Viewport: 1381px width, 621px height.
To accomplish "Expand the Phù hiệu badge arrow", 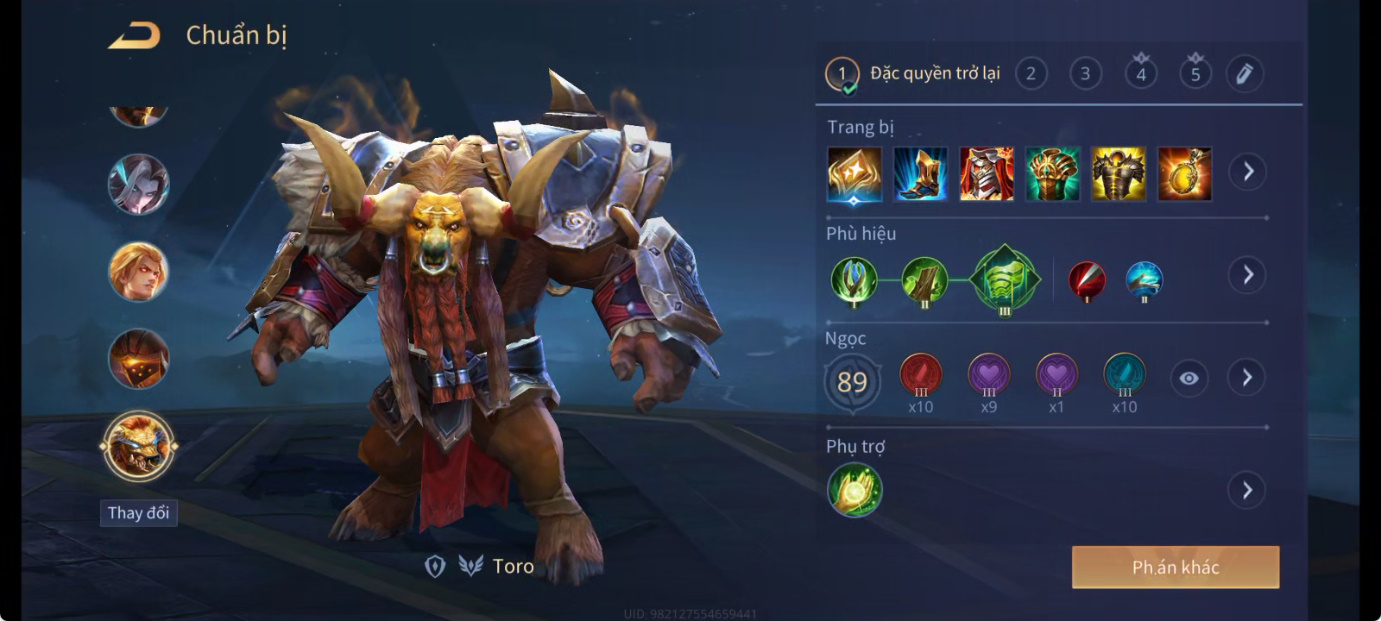I will [1247, 275].
